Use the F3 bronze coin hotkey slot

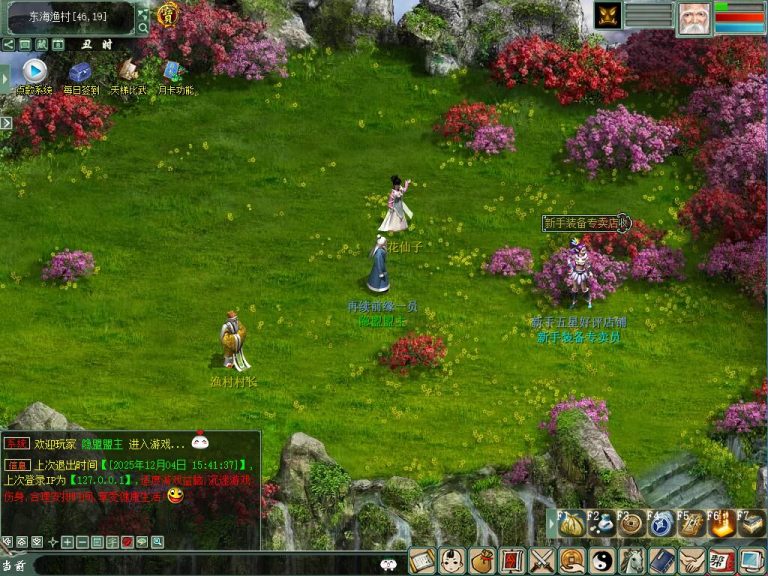631,524
